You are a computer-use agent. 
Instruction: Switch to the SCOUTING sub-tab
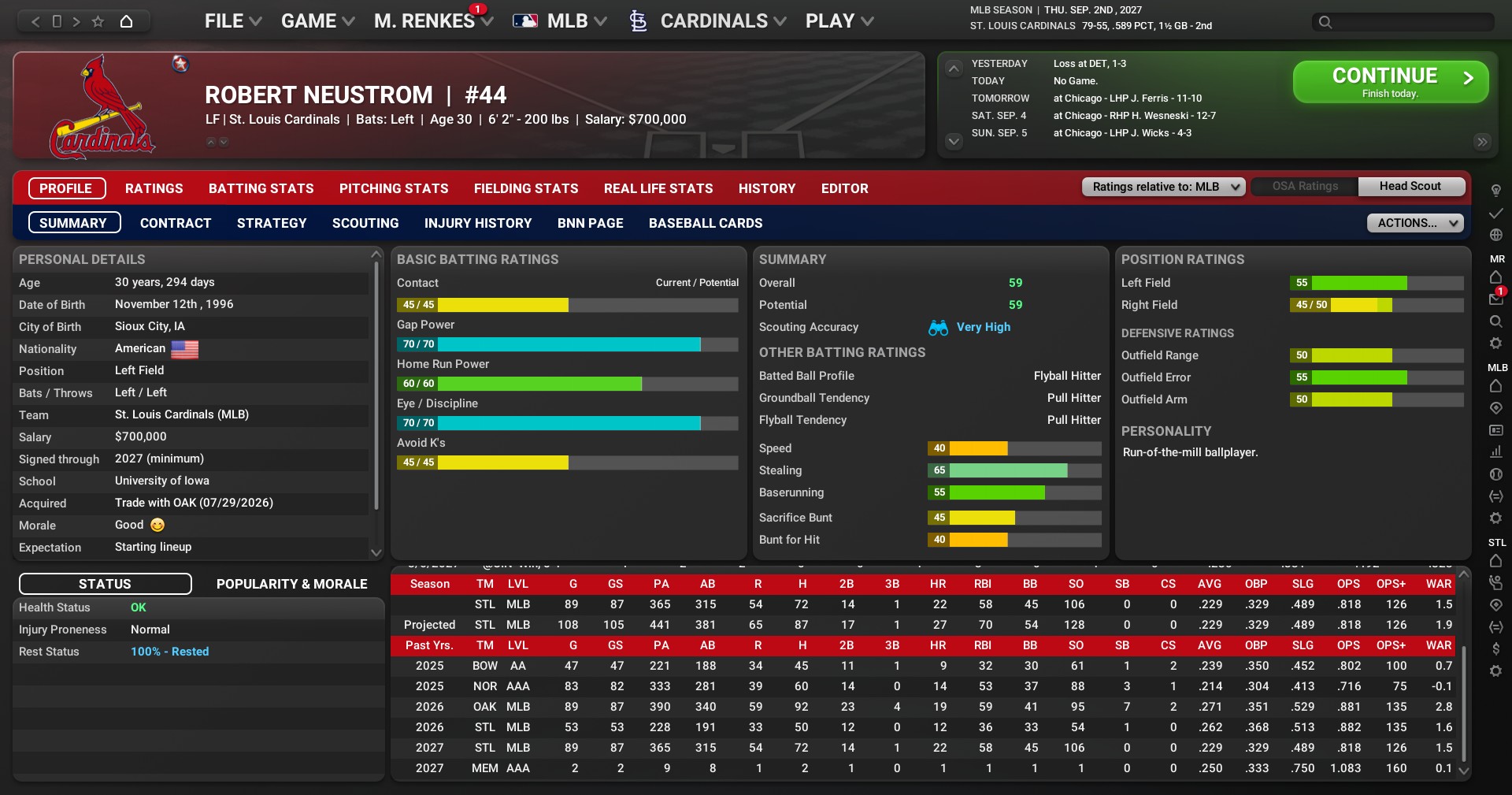[x=365, y=223]
